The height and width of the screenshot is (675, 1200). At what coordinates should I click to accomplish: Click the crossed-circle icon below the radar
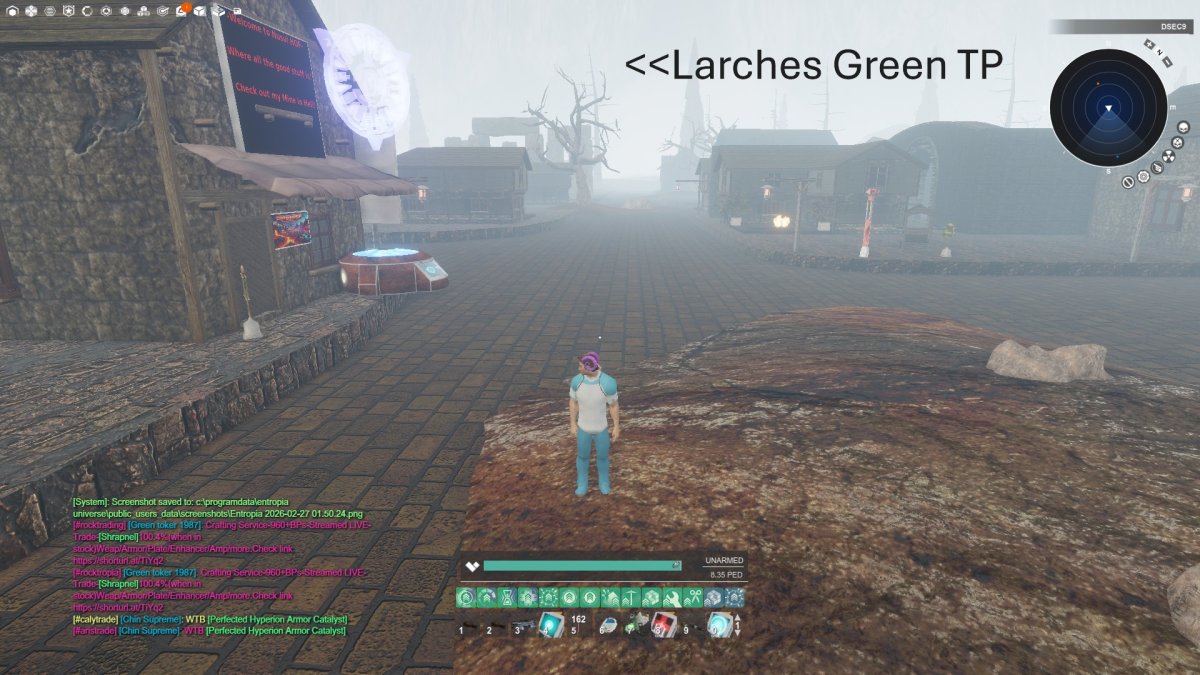pos(1128,181)
